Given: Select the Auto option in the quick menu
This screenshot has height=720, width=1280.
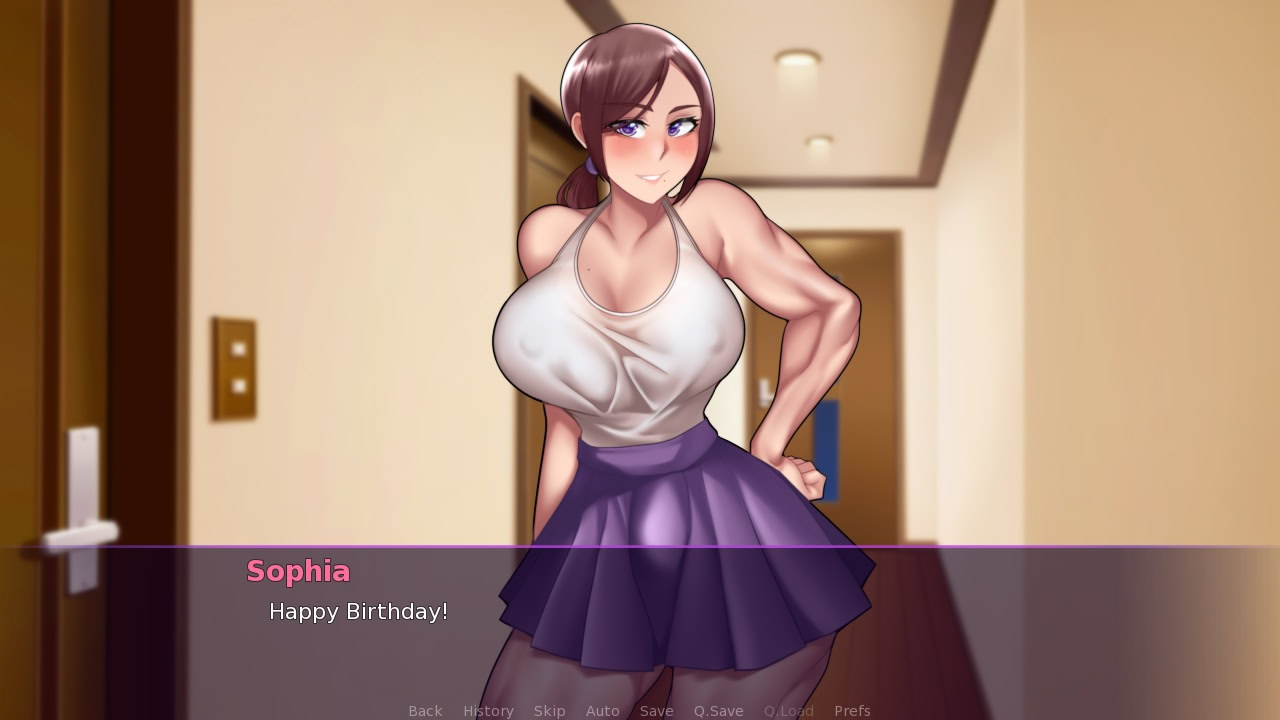Looking at the screenshot, I should [602, 710].
